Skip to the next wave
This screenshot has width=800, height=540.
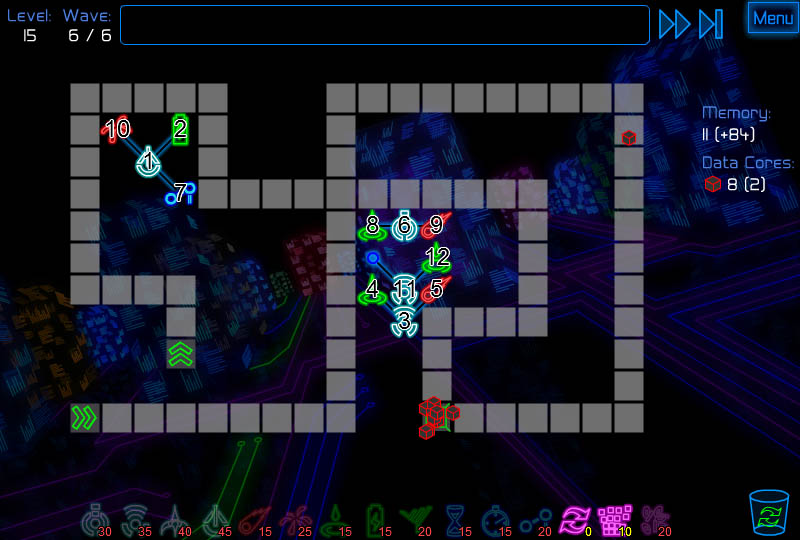coord(711,24)
